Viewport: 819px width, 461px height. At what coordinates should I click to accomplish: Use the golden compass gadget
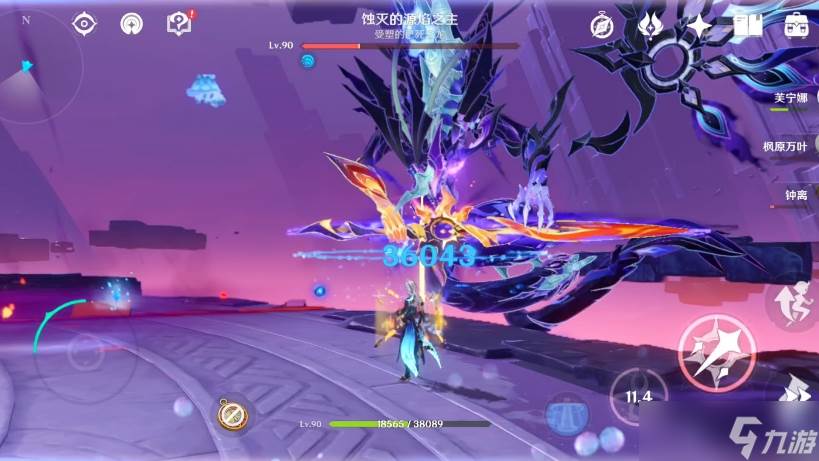[x=232, y=413]
